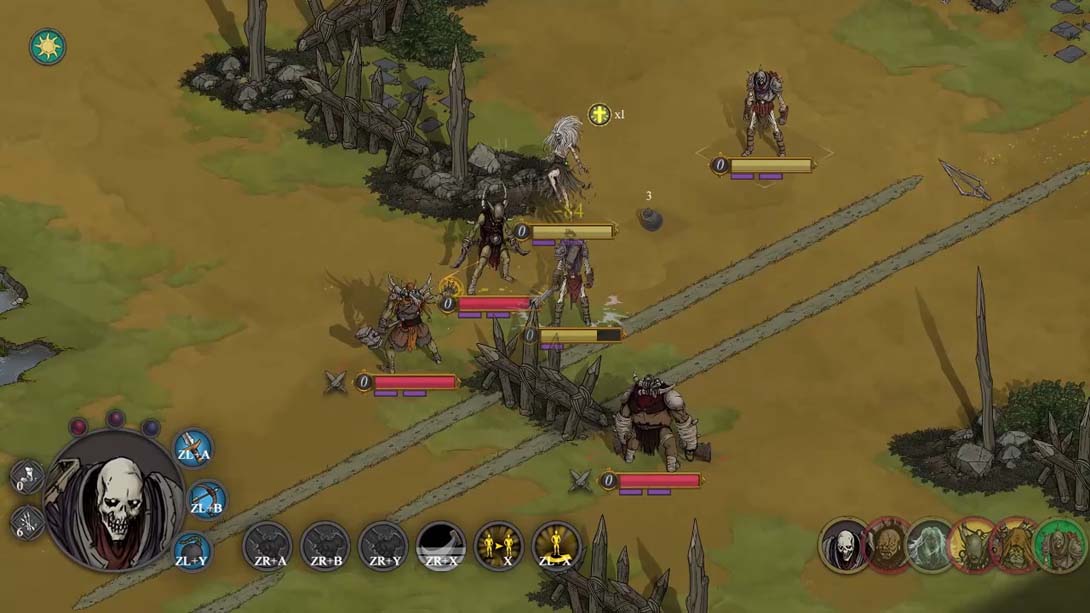Select the brown orc turn-order portrait
The image size is (1090, 613).
pyautogui.click(x=888, y=545)
